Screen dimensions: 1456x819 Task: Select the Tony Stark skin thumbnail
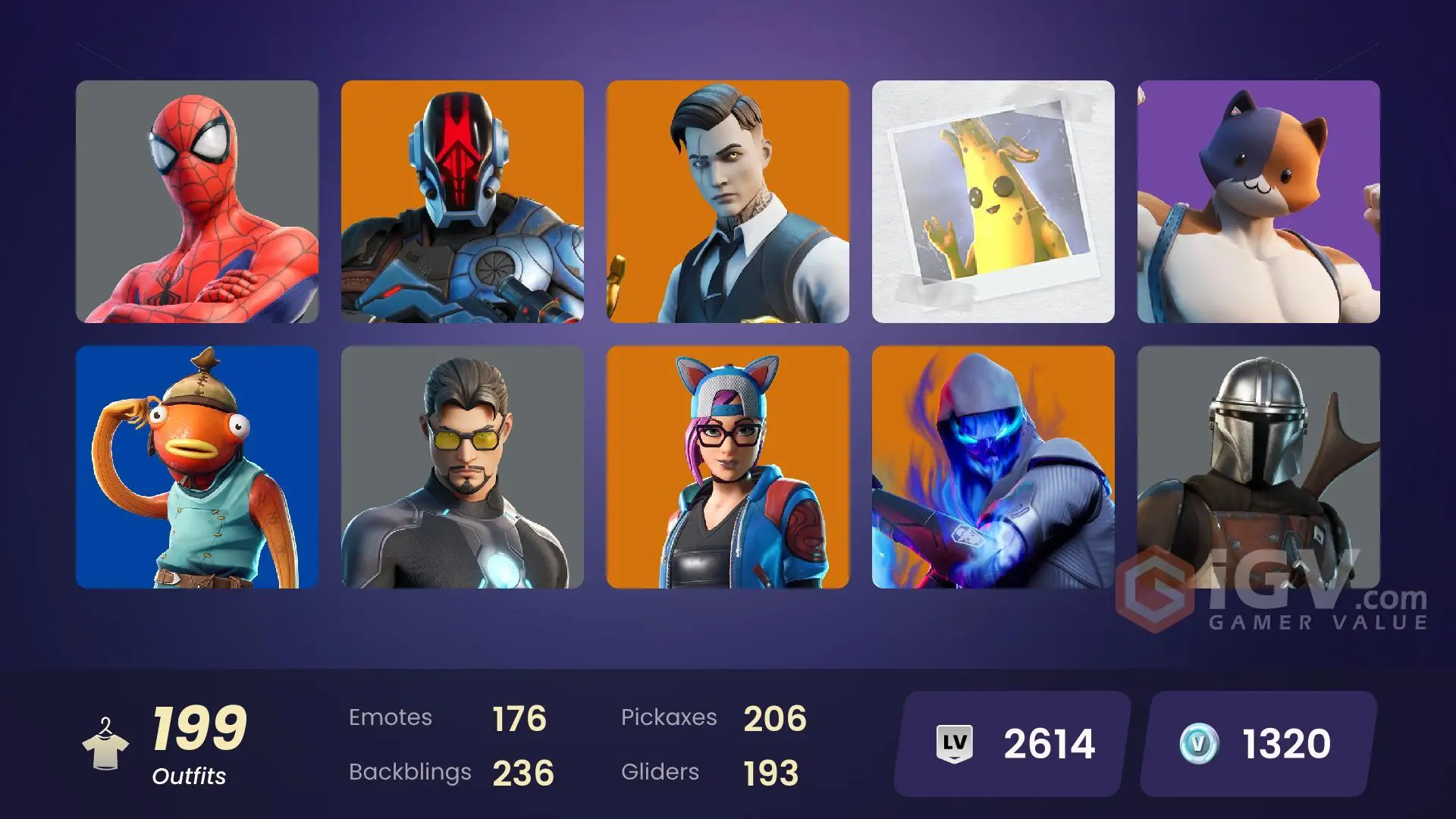[463, 470]
